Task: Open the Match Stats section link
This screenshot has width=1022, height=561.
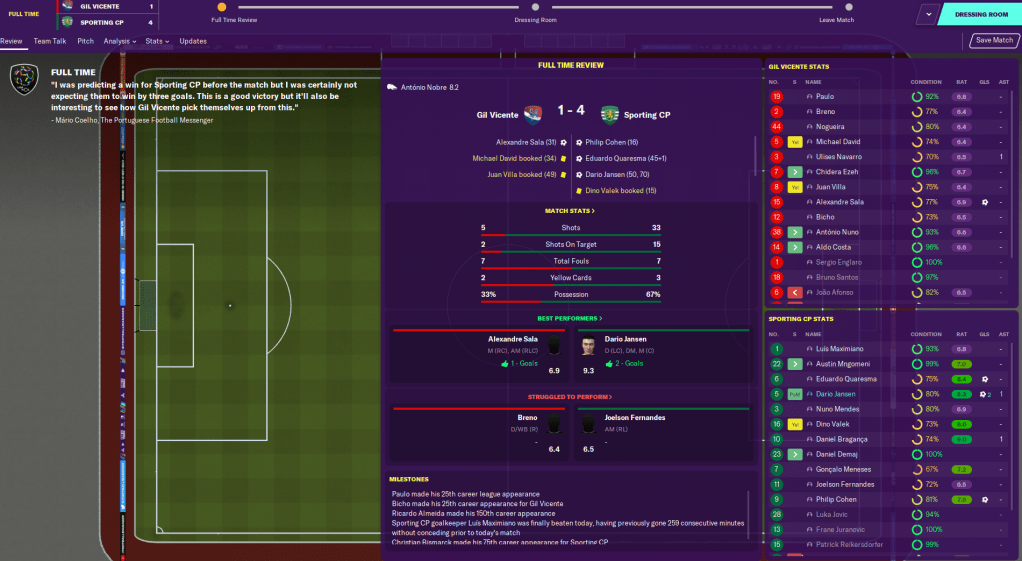Action: click(570, 211)
